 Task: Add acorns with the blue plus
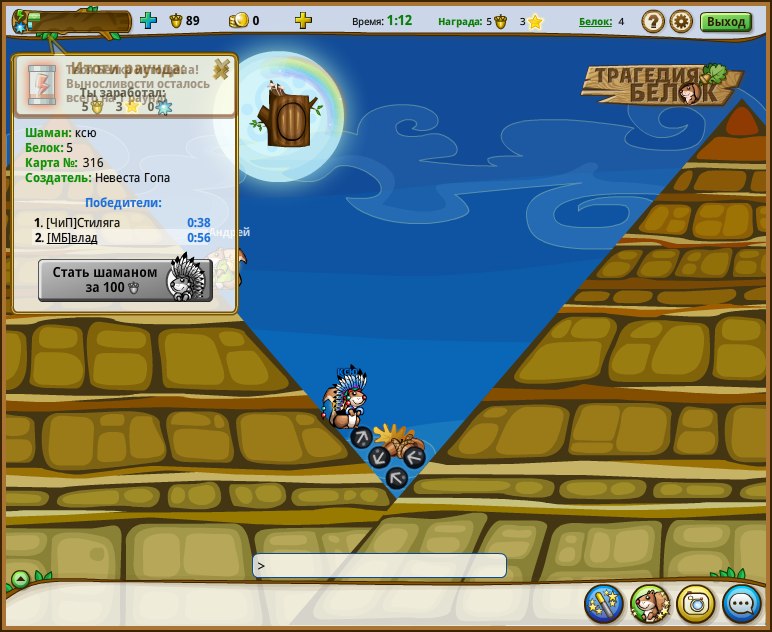[x=149, y=20]
